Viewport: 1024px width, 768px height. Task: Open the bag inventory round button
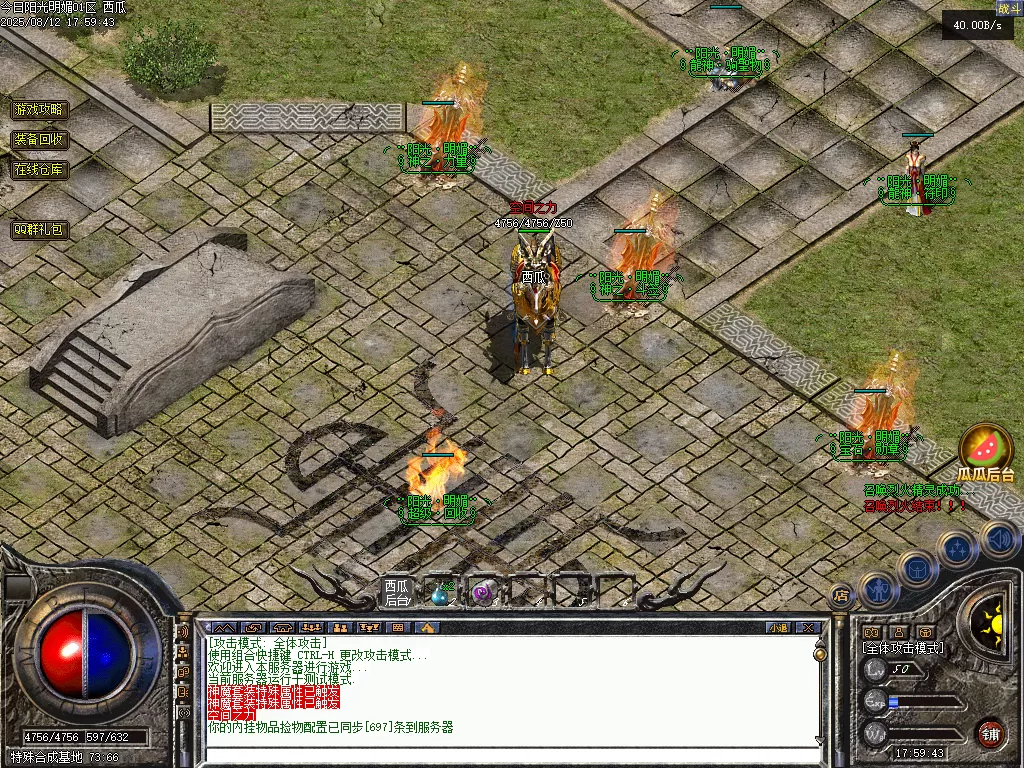[916, 569]
